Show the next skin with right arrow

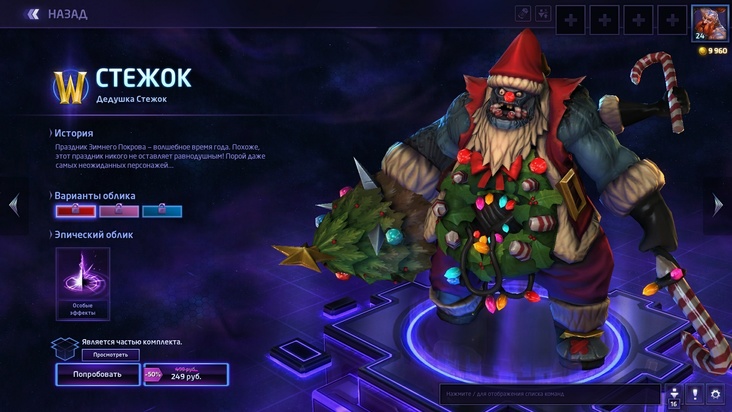tap(718, 205)
